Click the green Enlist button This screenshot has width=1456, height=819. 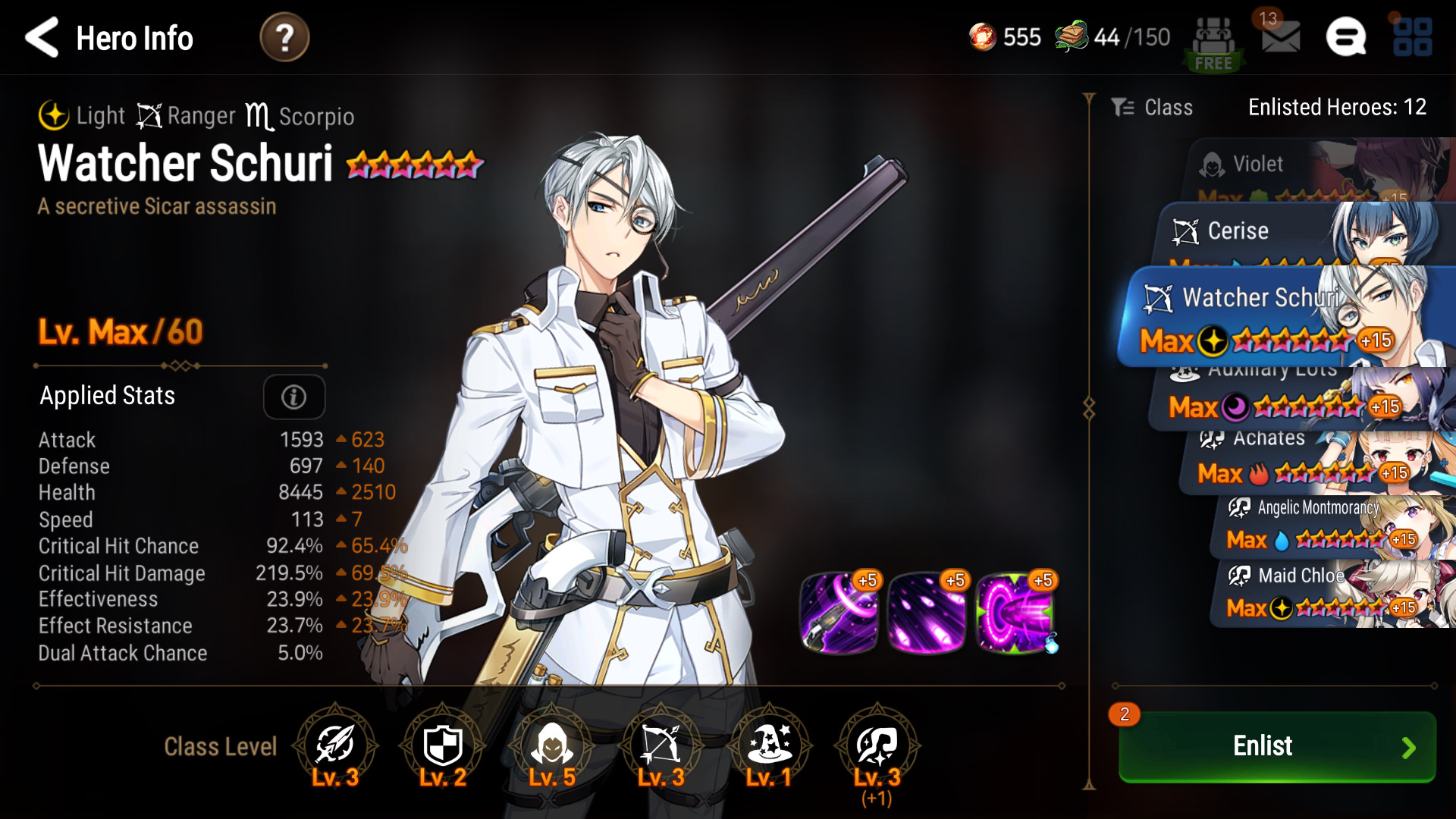[x=1277, y=746]
